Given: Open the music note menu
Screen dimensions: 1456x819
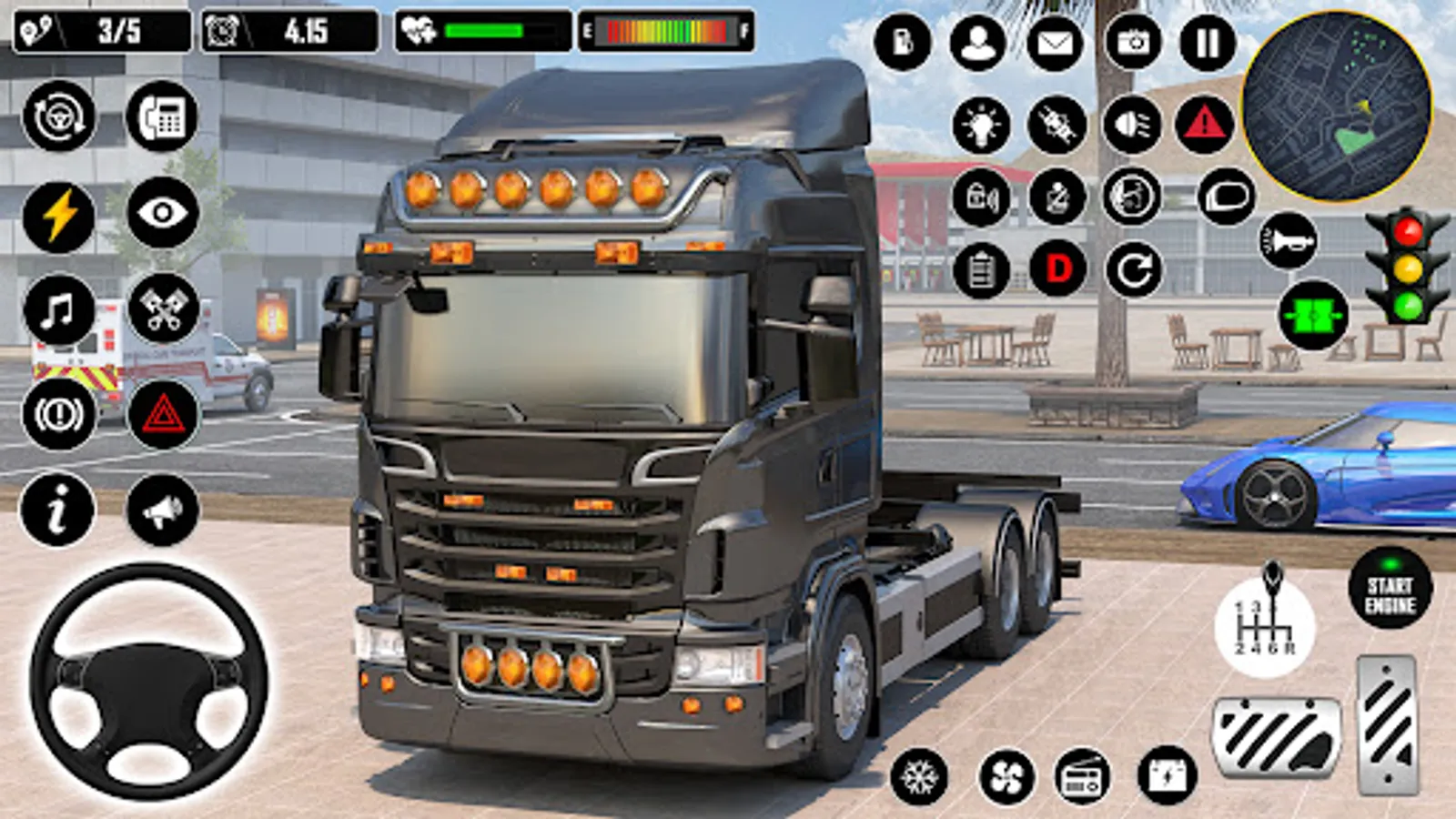Looking at the screenshot, I should pyautogui.click(x=58, y=311).
